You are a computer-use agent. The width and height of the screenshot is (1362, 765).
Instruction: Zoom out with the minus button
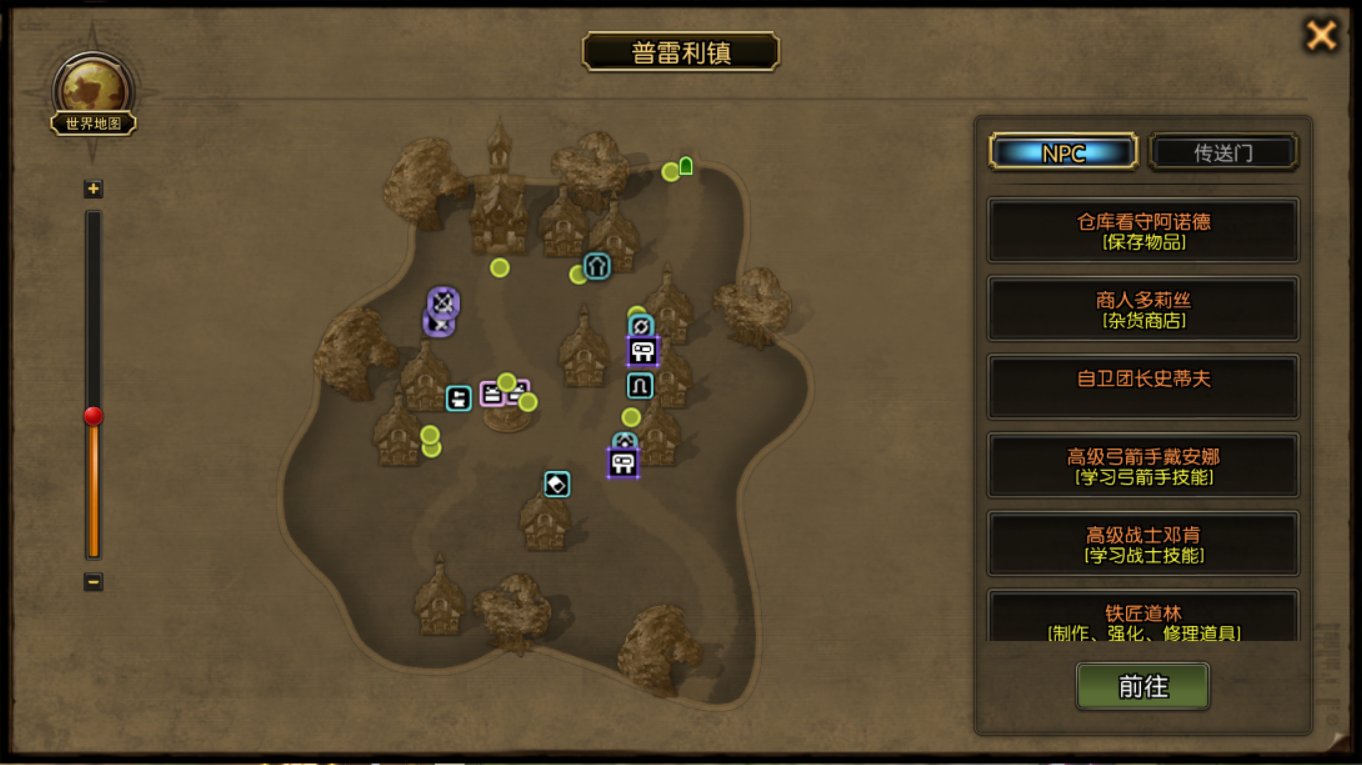coord(93,581)
